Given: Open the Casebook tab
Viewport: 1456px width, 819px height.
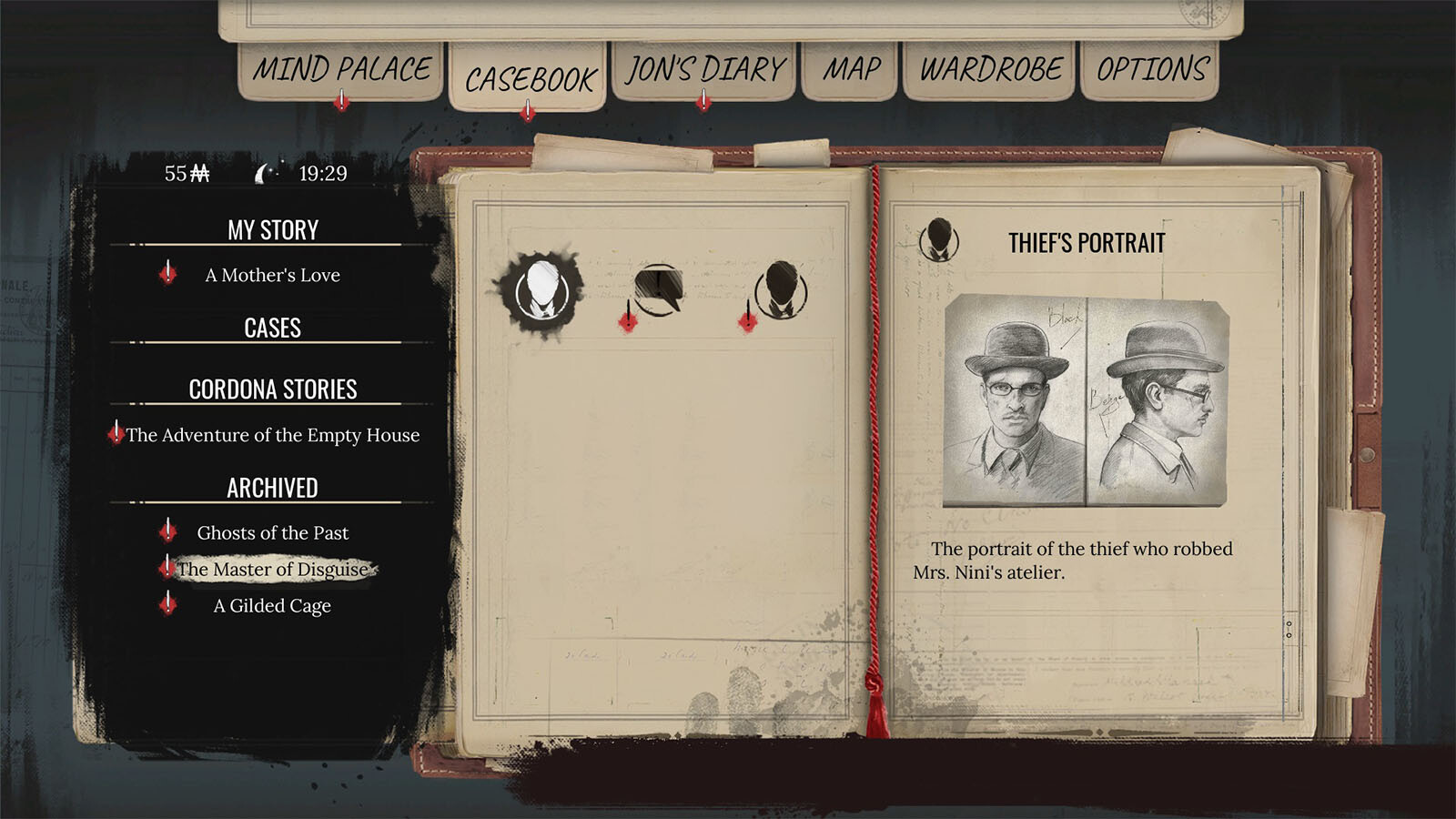Looking at the screenshot, I should click(530, 79).
